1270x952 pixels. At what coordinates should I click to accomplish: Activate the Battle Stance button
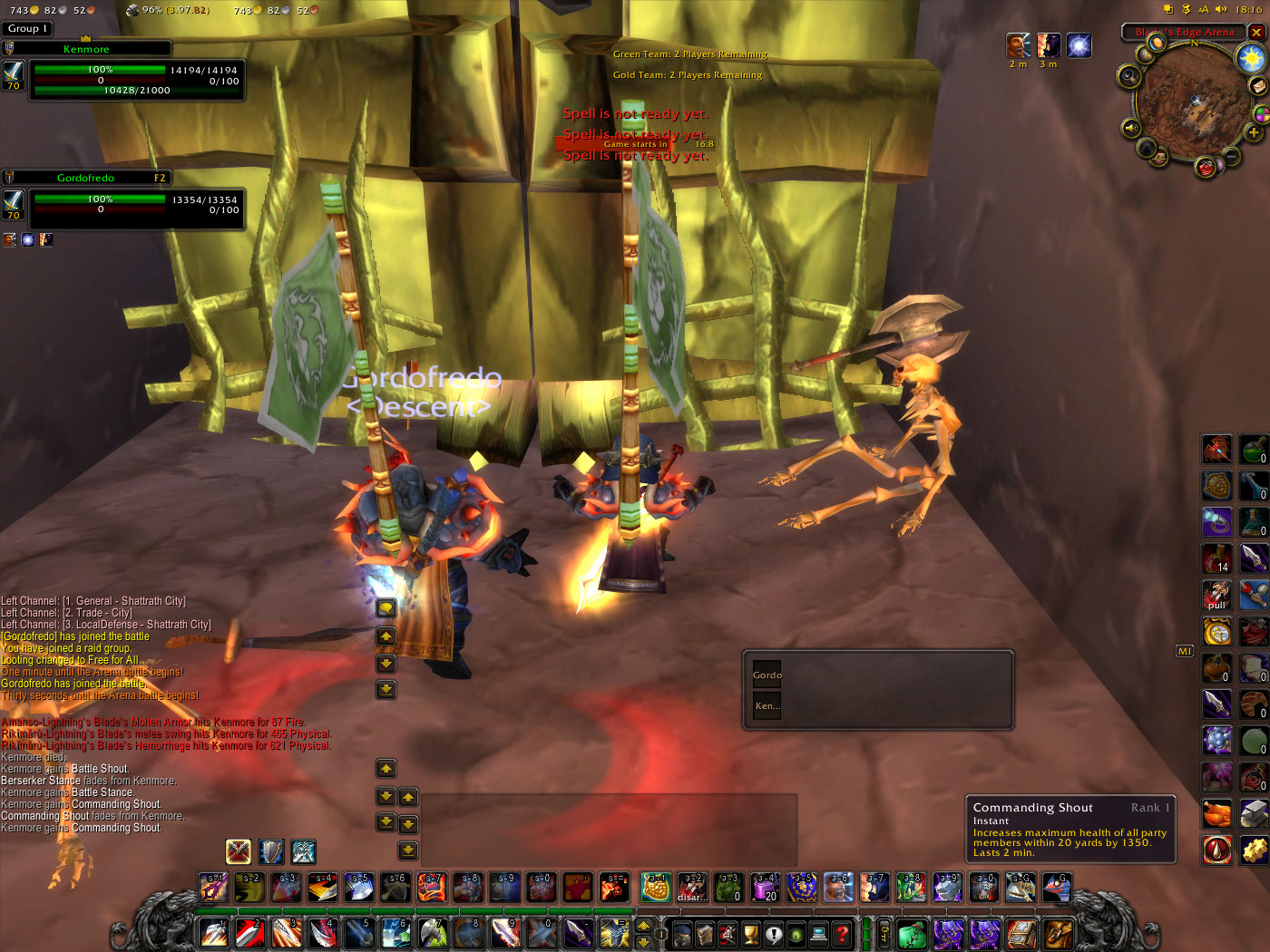[239, 851]
